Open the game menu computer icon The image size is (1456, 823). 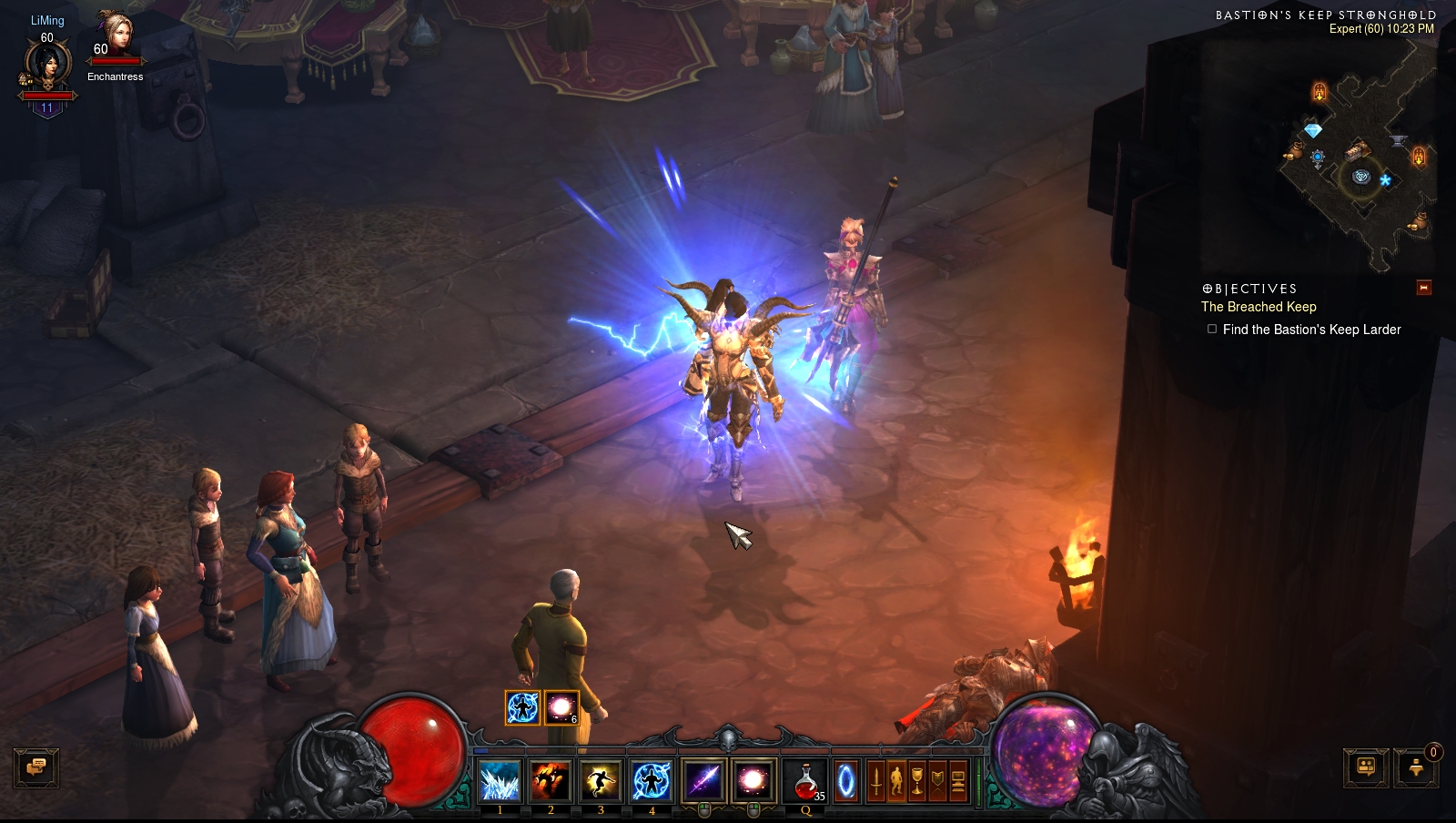pyautogui.click(x=958, y=781)
